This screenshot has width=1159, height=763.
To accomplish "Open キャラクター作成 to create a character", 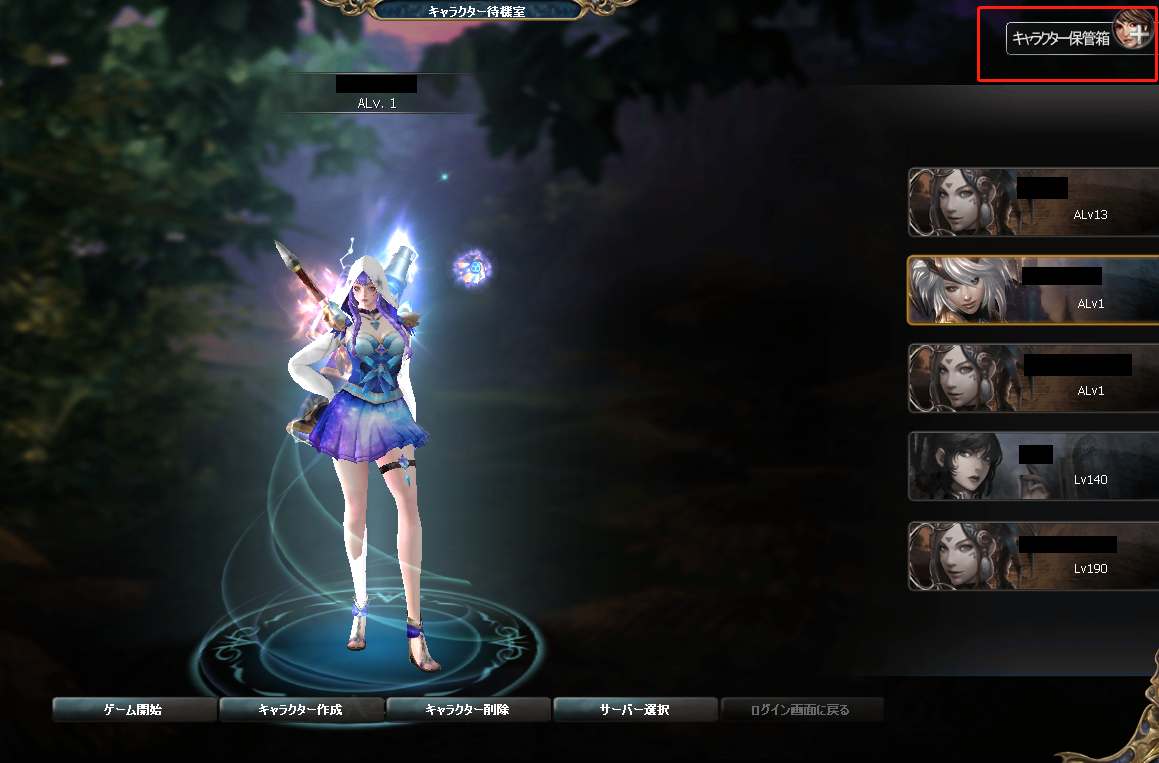I will pos(301,710).
